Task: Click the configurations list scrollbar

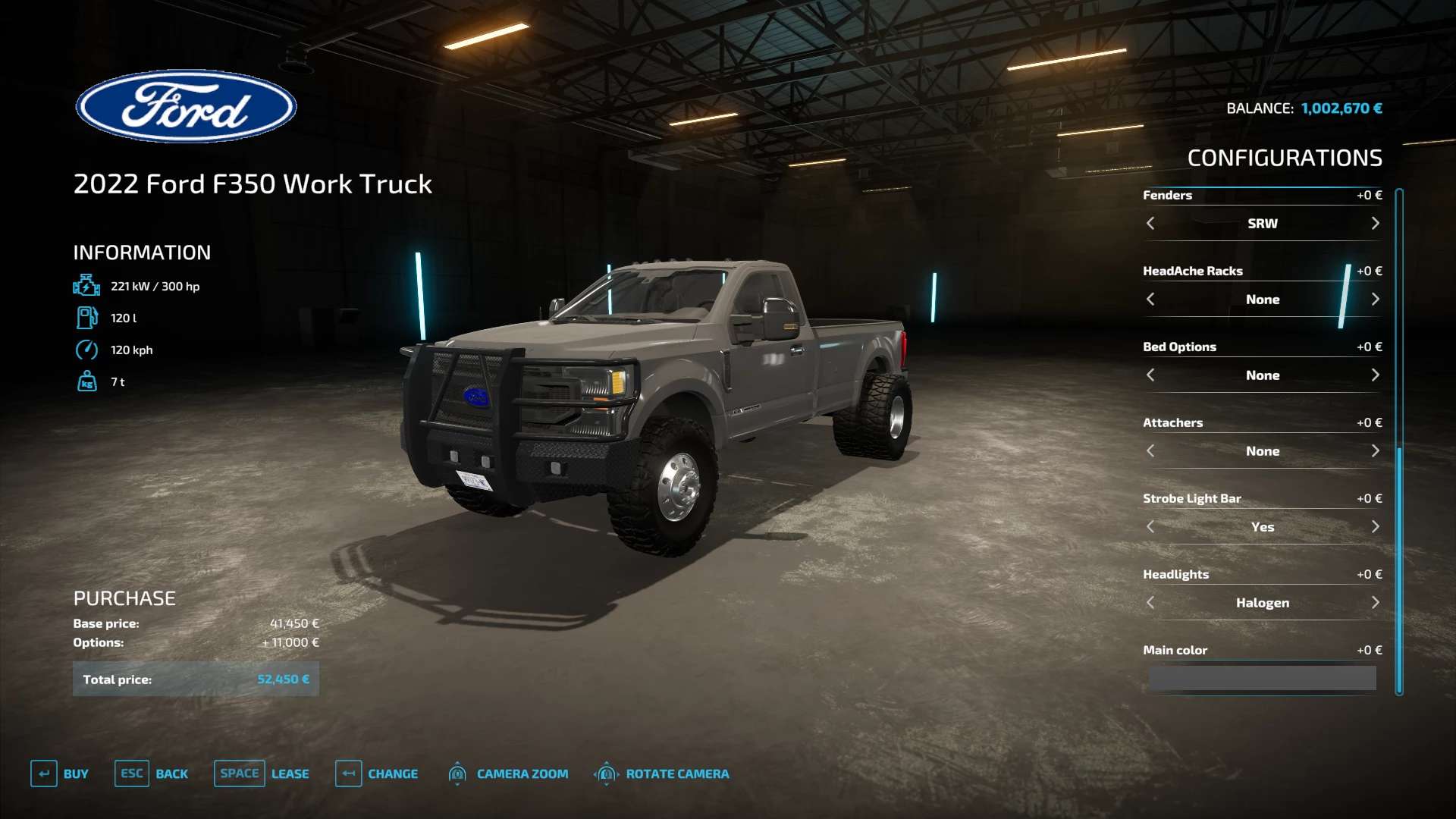Action: click(x=1399, y=440)
